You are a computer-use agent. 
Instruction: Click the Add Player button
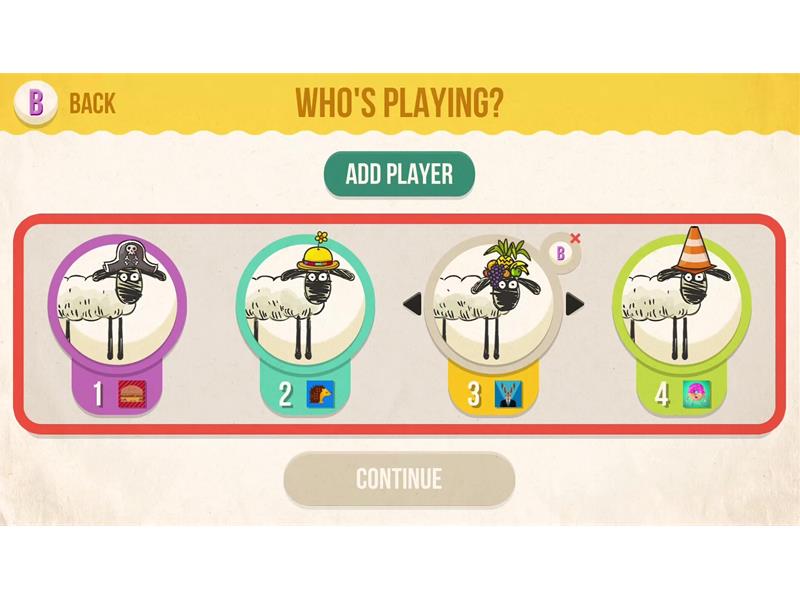click(398, 174)
